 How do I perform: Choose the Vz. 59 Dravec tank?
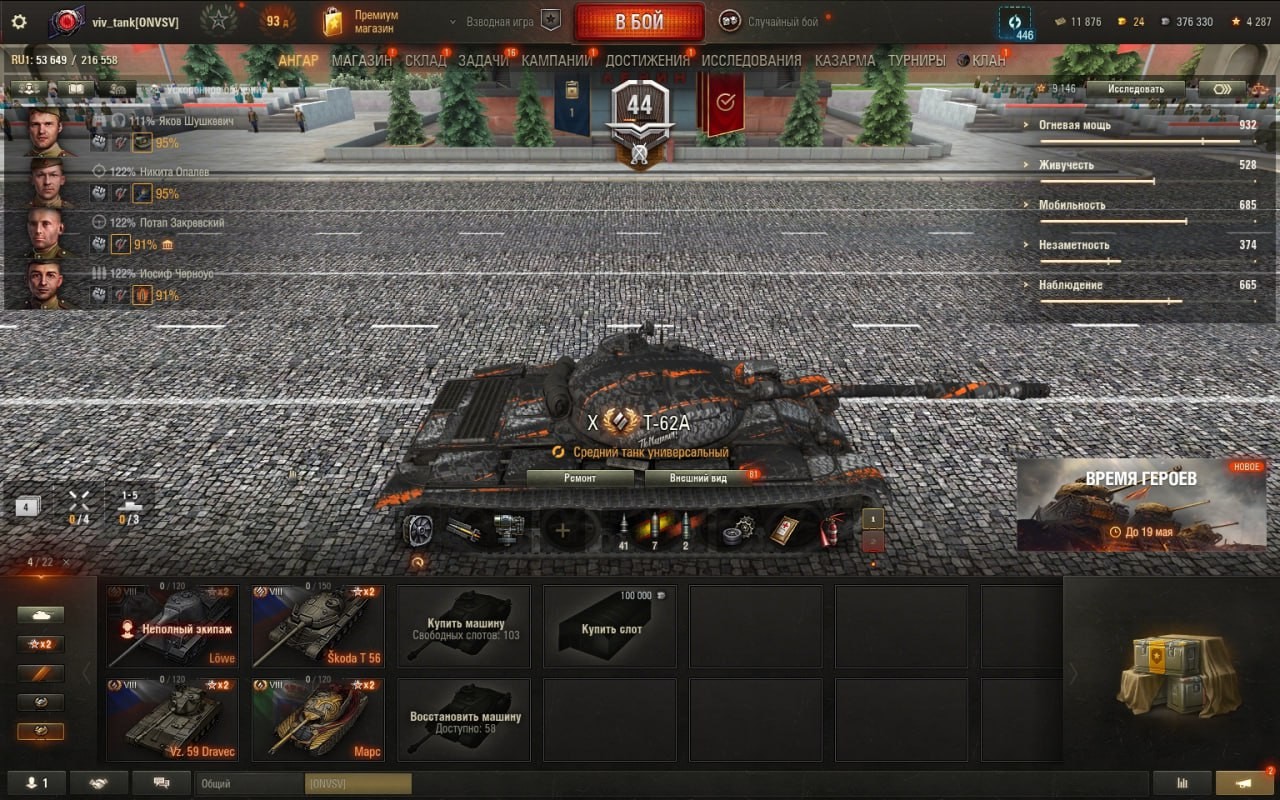click(x=172, y=720)
